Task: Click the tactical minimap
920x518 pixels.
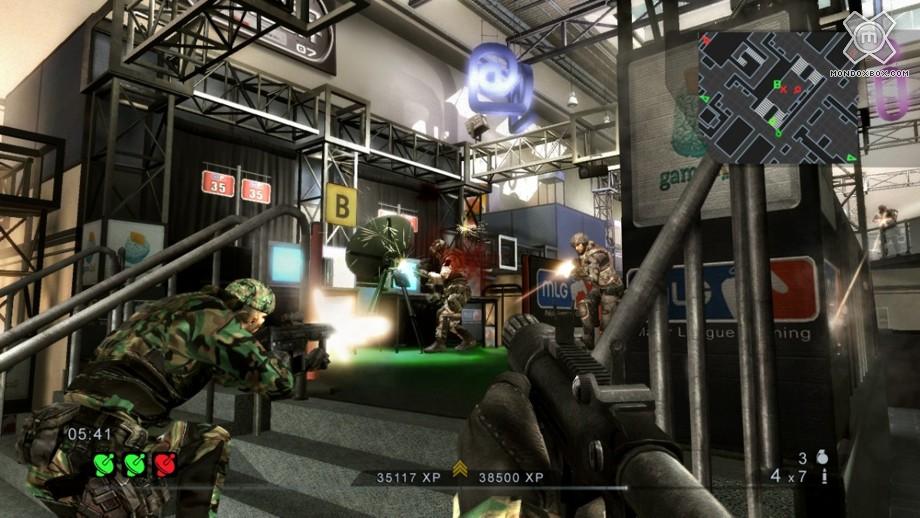Action: click(x=777, y=96)
